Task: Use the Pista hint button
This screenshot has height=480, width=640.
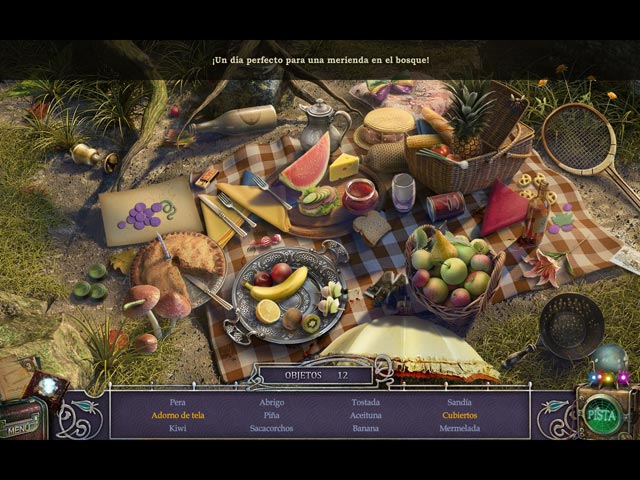Action: [x=600, y=414]
